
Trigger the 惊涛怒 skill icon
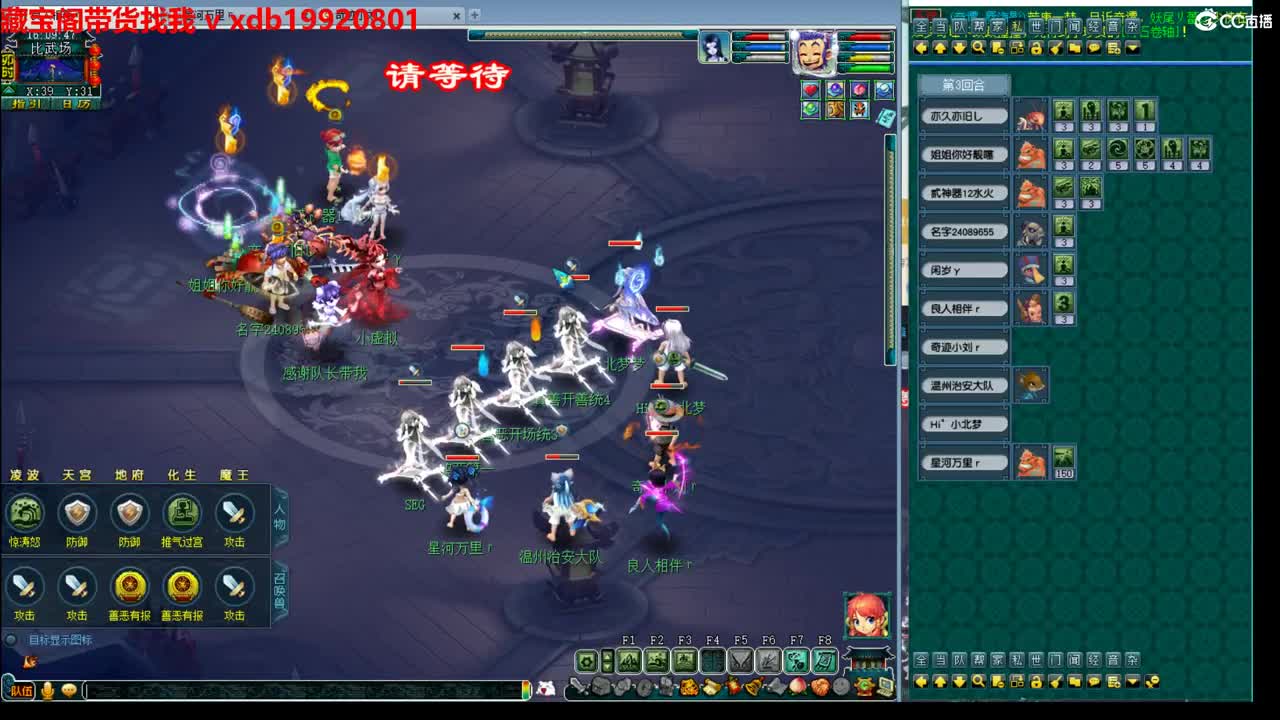23,512
